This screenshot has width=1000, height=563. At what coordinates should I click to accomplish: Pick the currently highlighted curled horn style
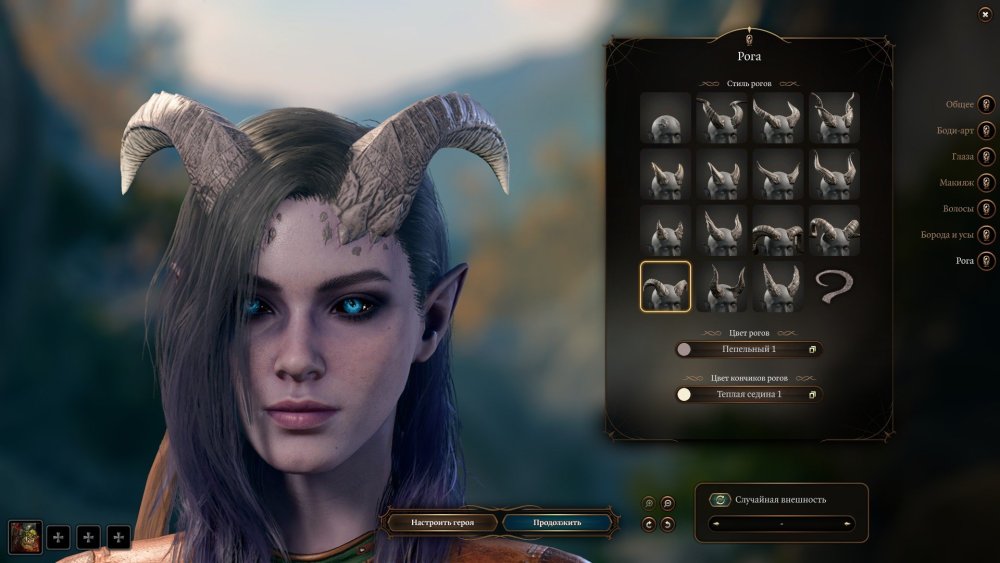pos(665,287)
